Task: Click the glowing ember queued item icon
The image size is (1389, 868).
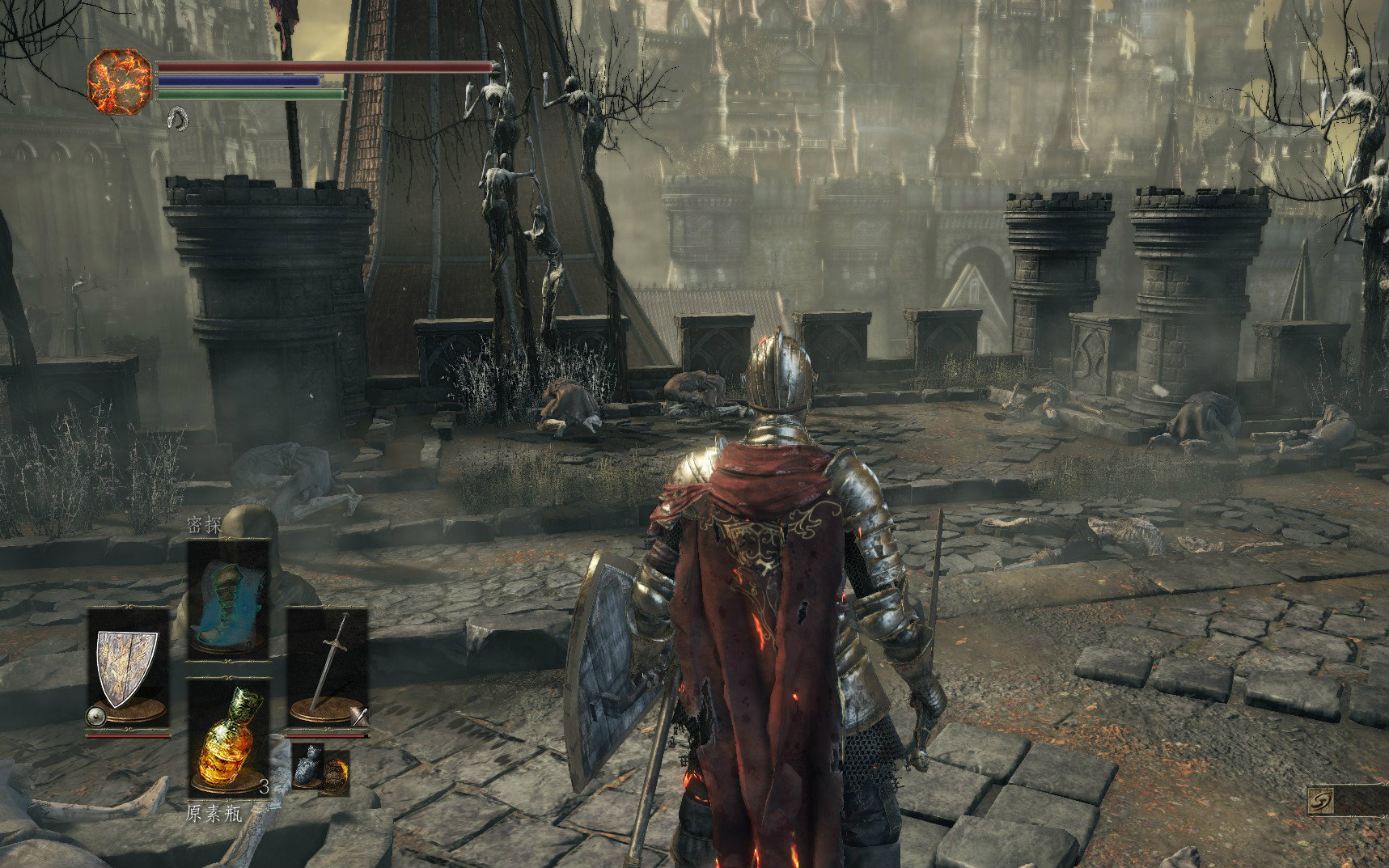Action: [x=334, y=774]
